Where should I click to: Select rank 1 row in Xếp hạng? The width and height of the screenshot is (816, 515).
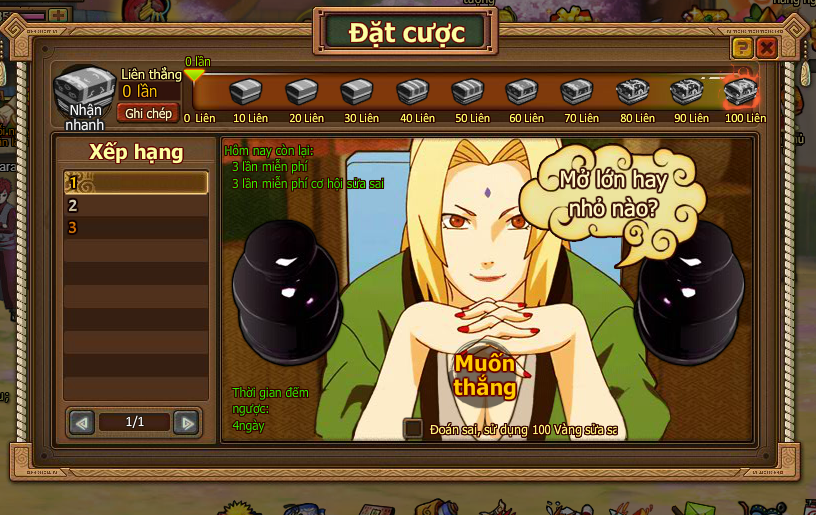pyautogui.click(x=136, y=183)
